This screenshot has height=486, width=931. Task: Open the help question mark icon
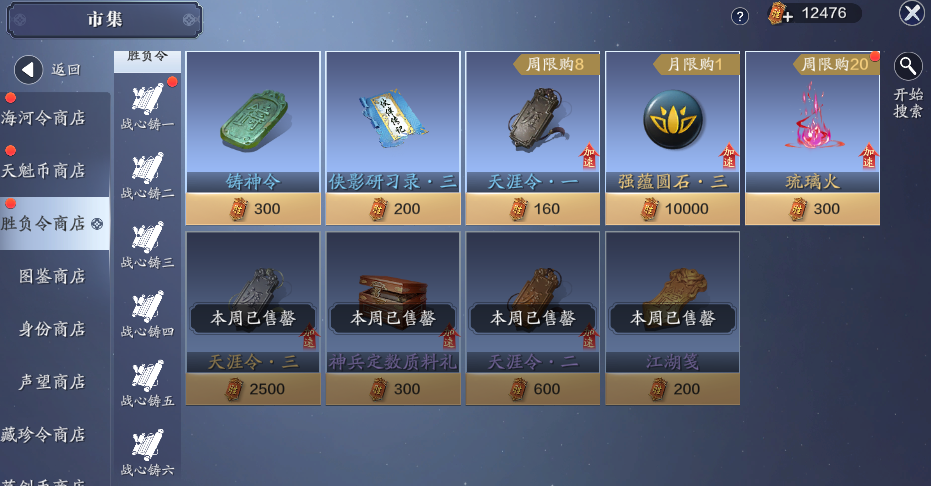point(740,16)
